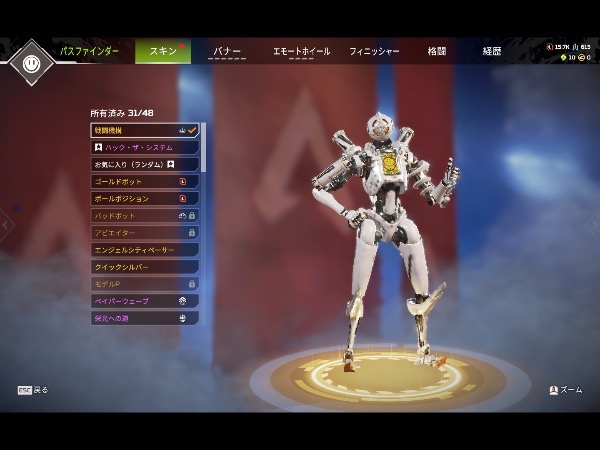Open the エモートホイール tab
The width and height of the screenshot is (600, 450).
[x=301, y=51]
